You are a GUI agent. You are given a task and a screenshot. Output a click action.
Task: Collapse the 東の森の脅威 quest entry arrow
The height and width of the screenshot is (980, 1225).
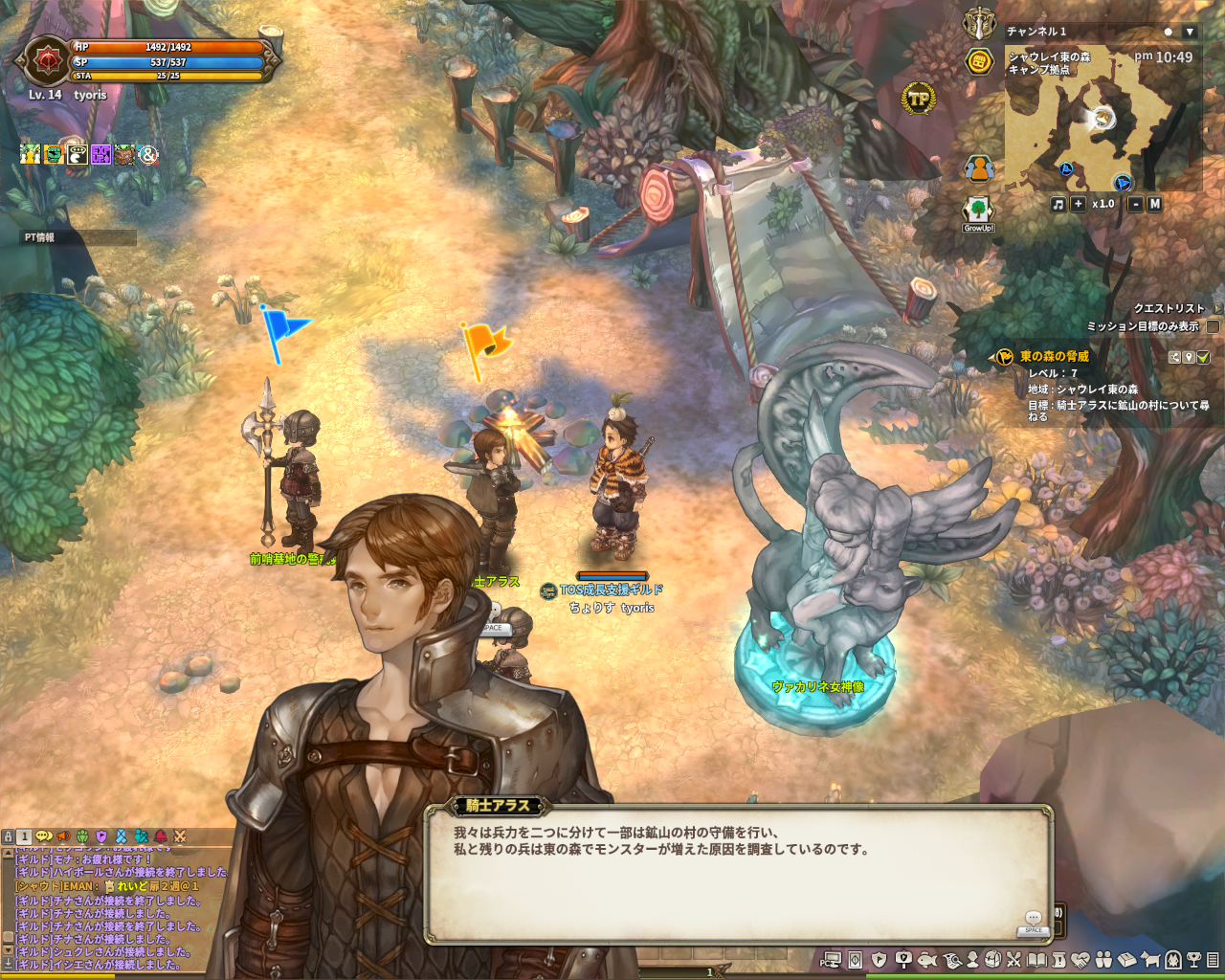[991, 358]
